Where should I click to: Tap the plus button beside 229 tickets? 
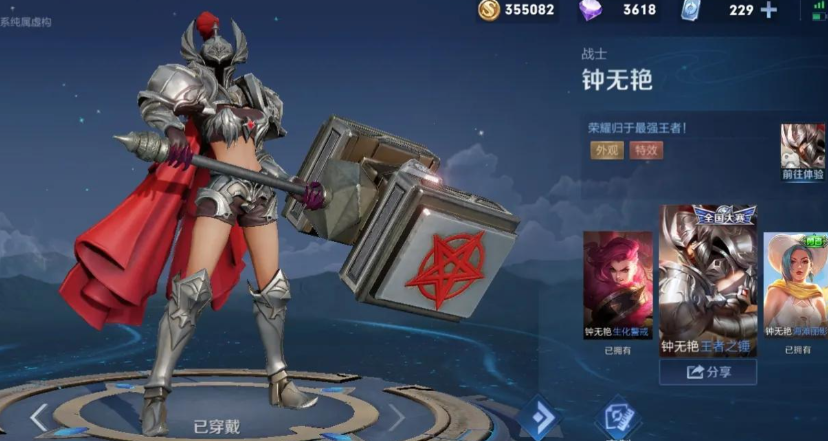pyautogui.click(x=768, y=10)
